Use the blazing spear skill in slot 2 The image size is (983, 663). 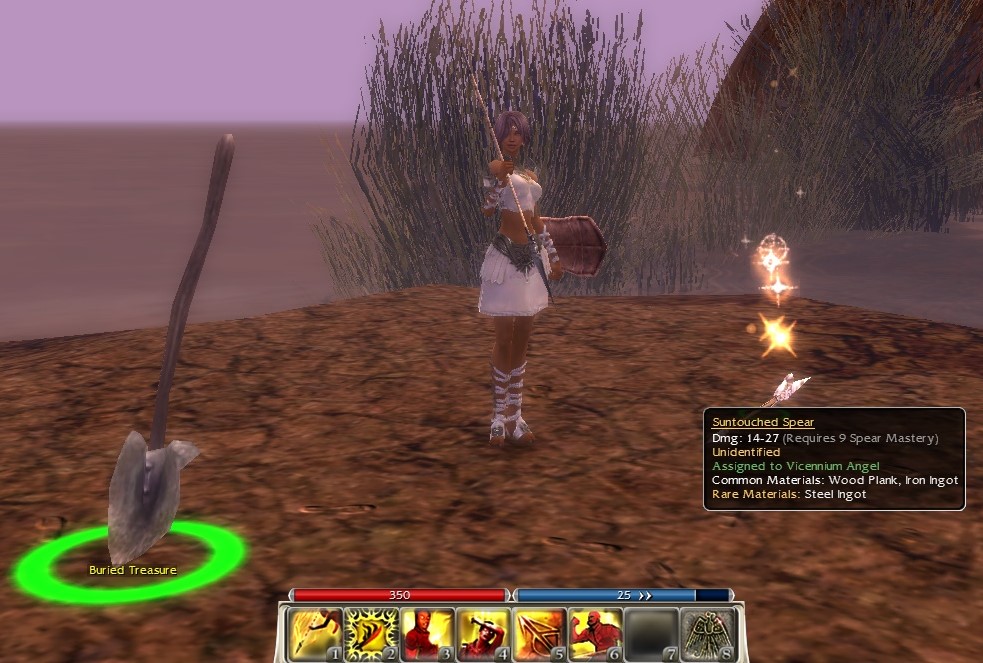pos(371,634)
